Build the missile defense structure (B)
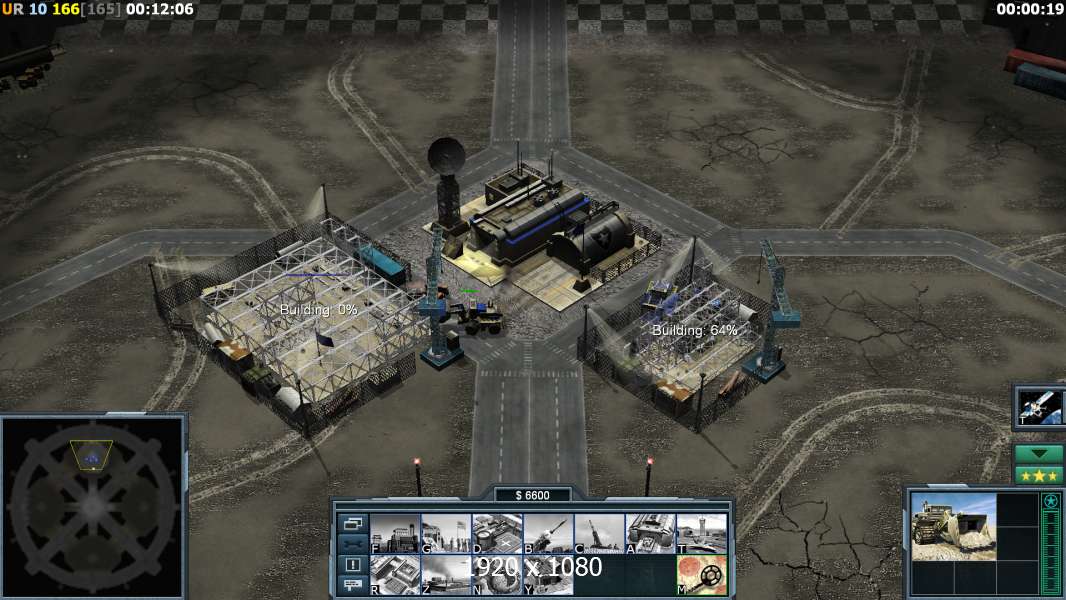Screen dimensions: 1066x600 548,533
